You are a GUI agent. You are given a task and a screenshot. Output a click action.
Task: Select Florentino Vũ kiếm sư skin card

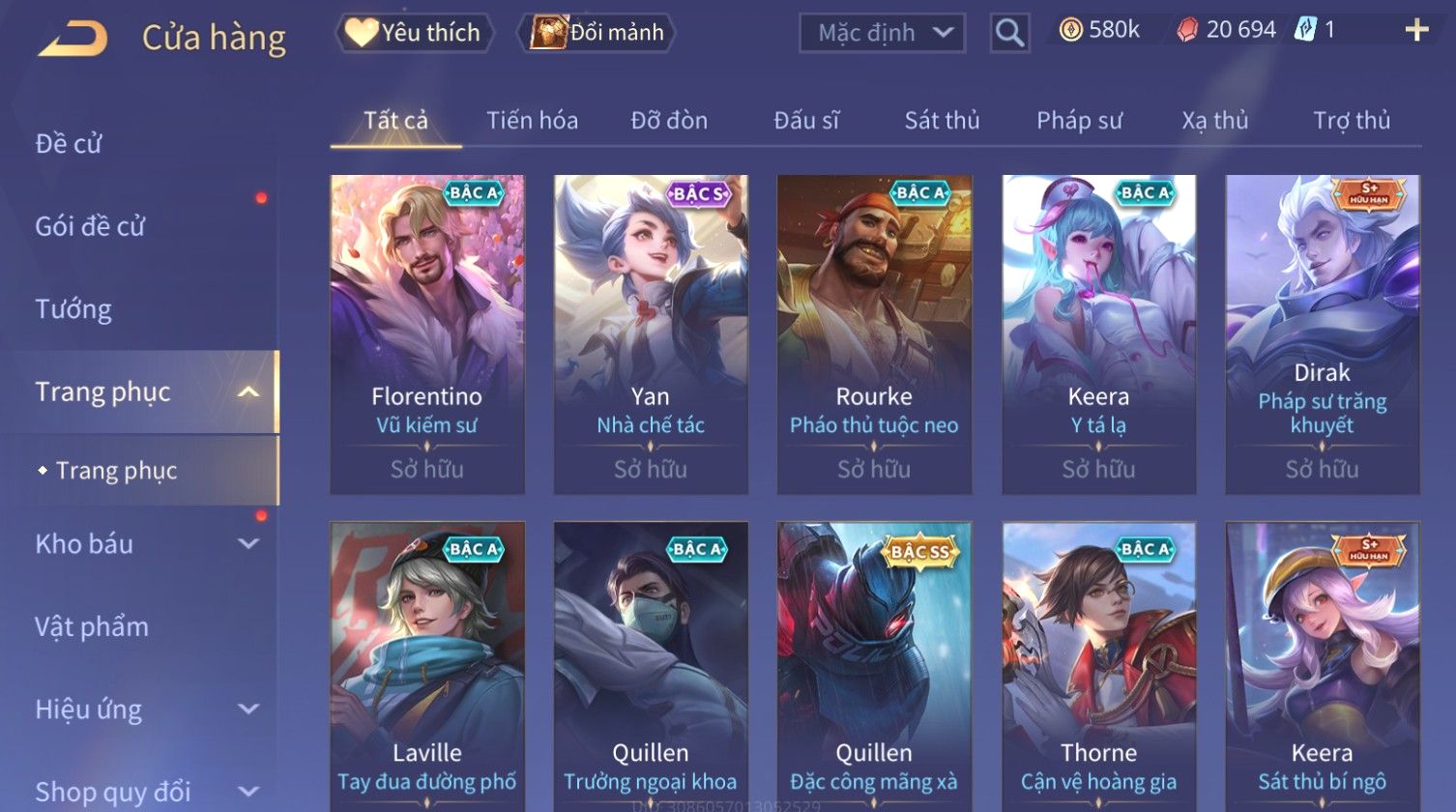(x=427, y=333)
